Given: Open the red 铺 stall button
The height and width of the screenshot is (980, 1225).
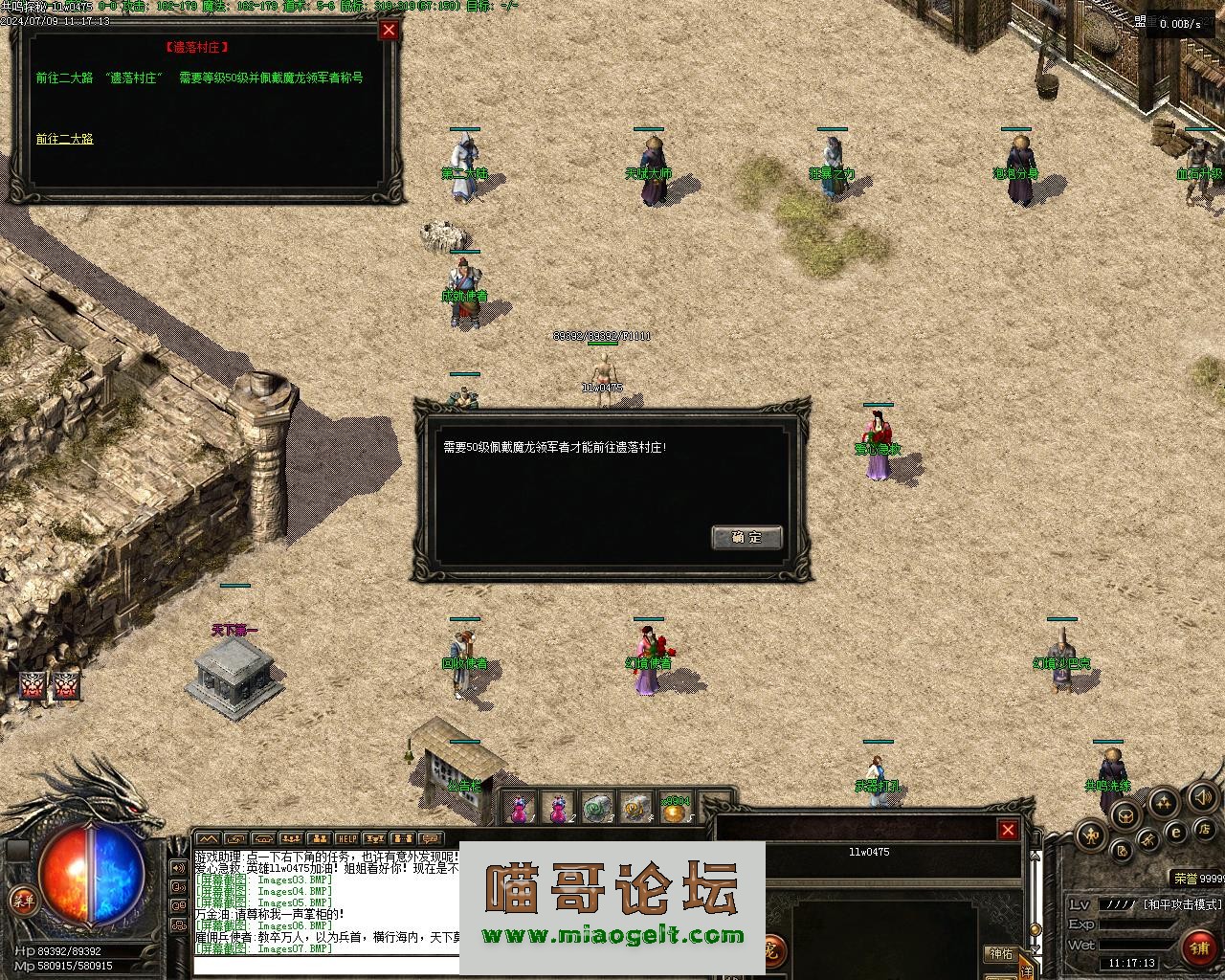Looking at the screenshot, I should 1200,947.
